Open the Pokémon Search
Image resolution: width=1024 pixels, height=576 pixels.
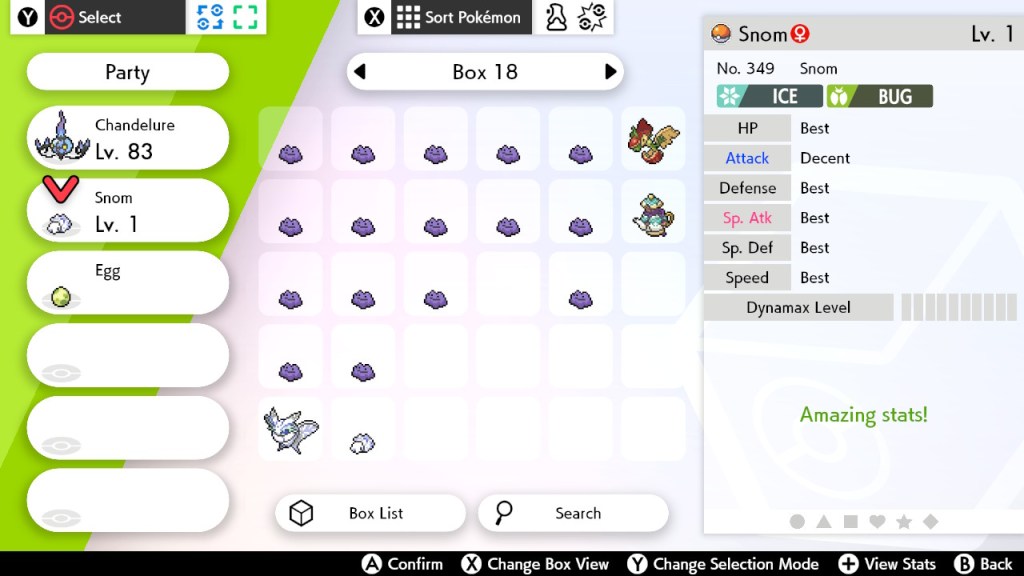coord(573,513)
